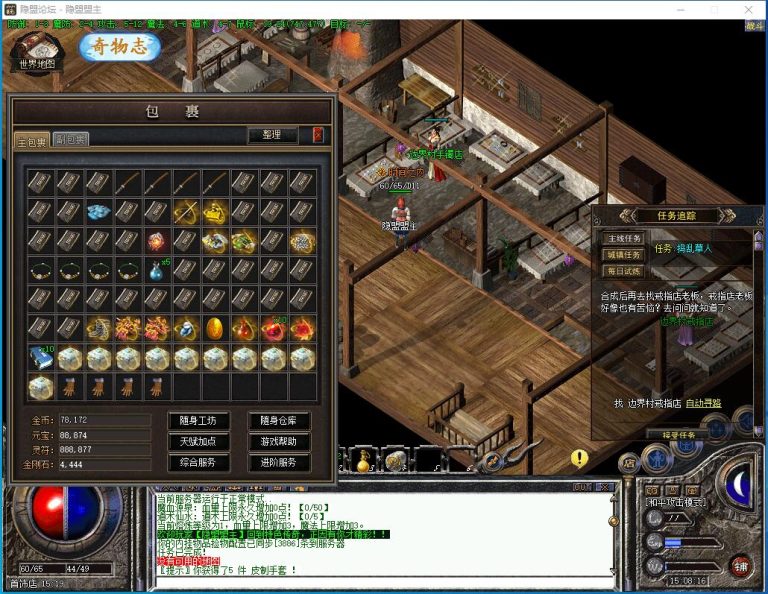
Task: Show 每日试炼 daily trials
Action: [621, 271]
